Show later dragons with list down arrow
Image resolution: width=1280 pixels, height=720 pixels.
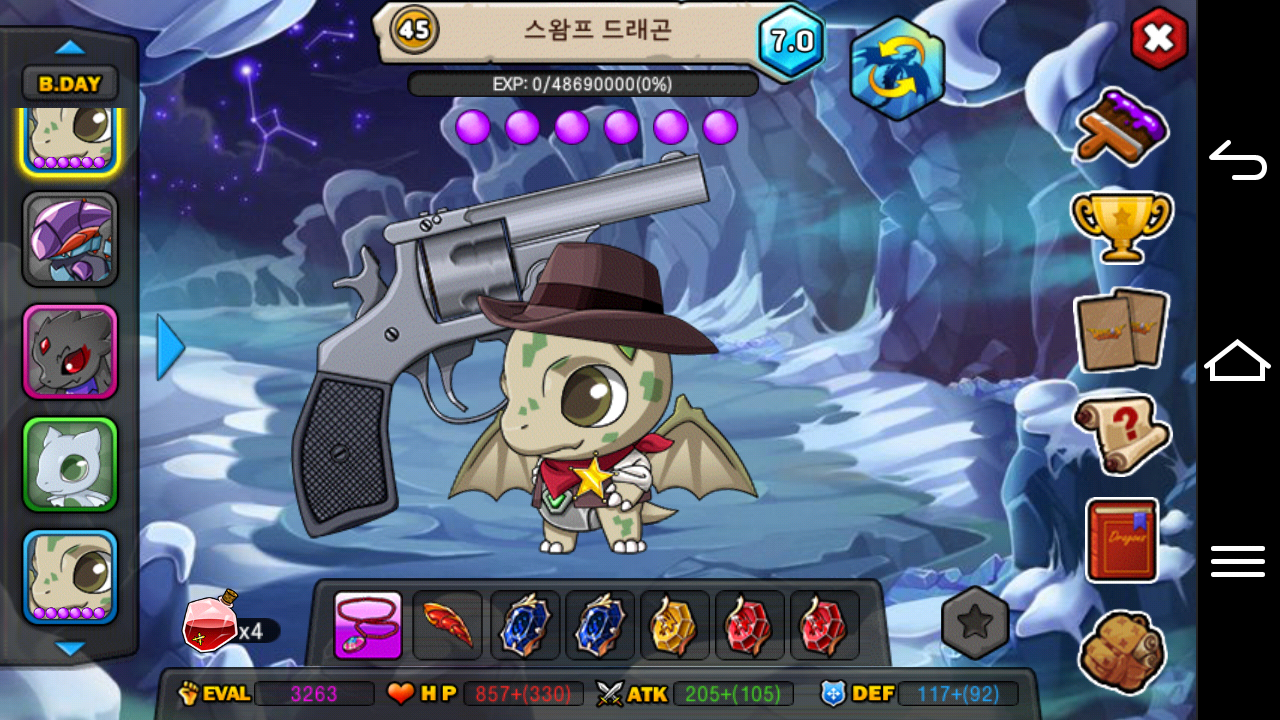[70, 649]
